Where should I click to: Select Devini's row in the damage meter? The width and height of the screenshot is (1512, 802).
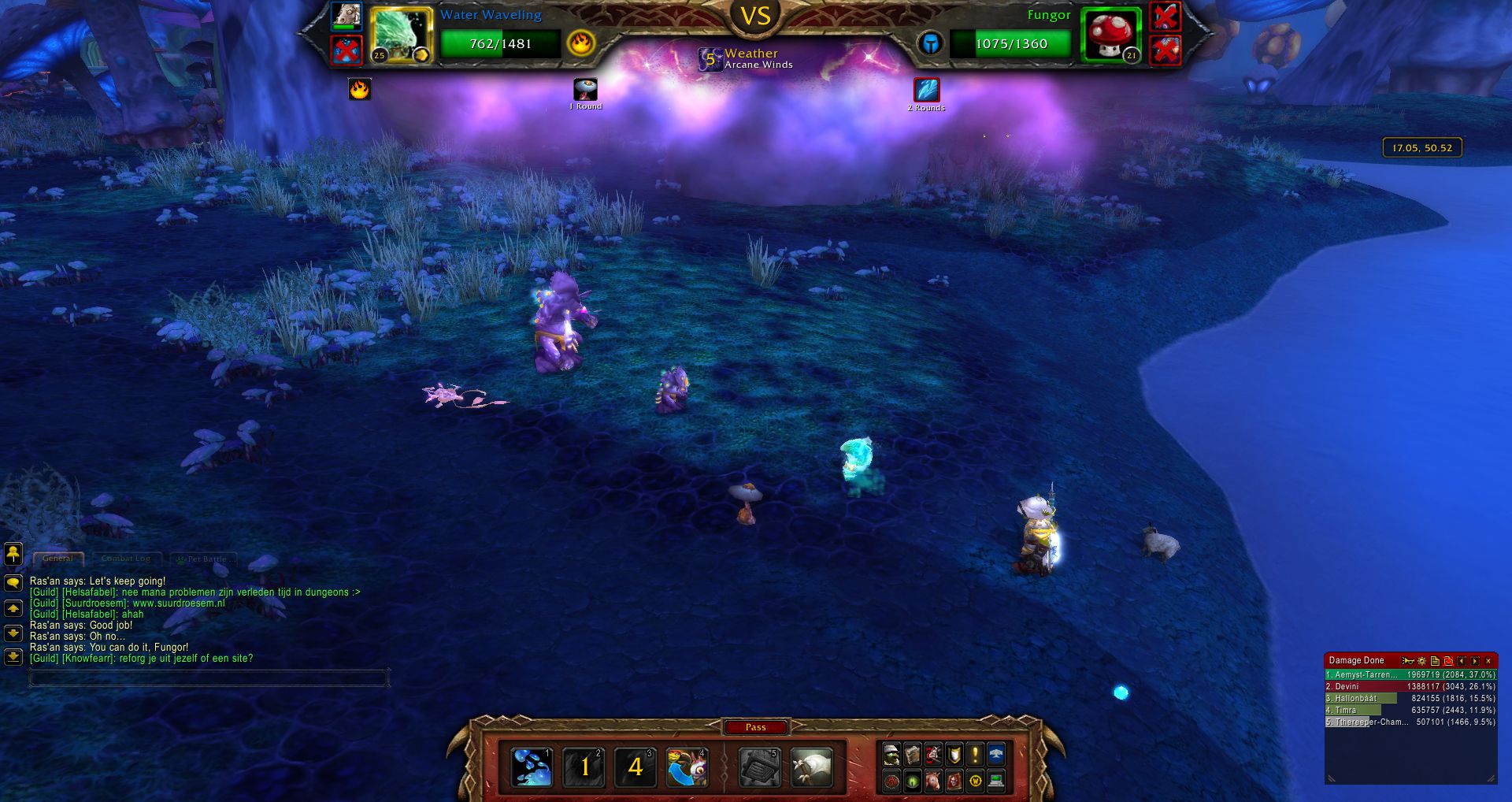pyautogui.click(x=1410, y=686)
